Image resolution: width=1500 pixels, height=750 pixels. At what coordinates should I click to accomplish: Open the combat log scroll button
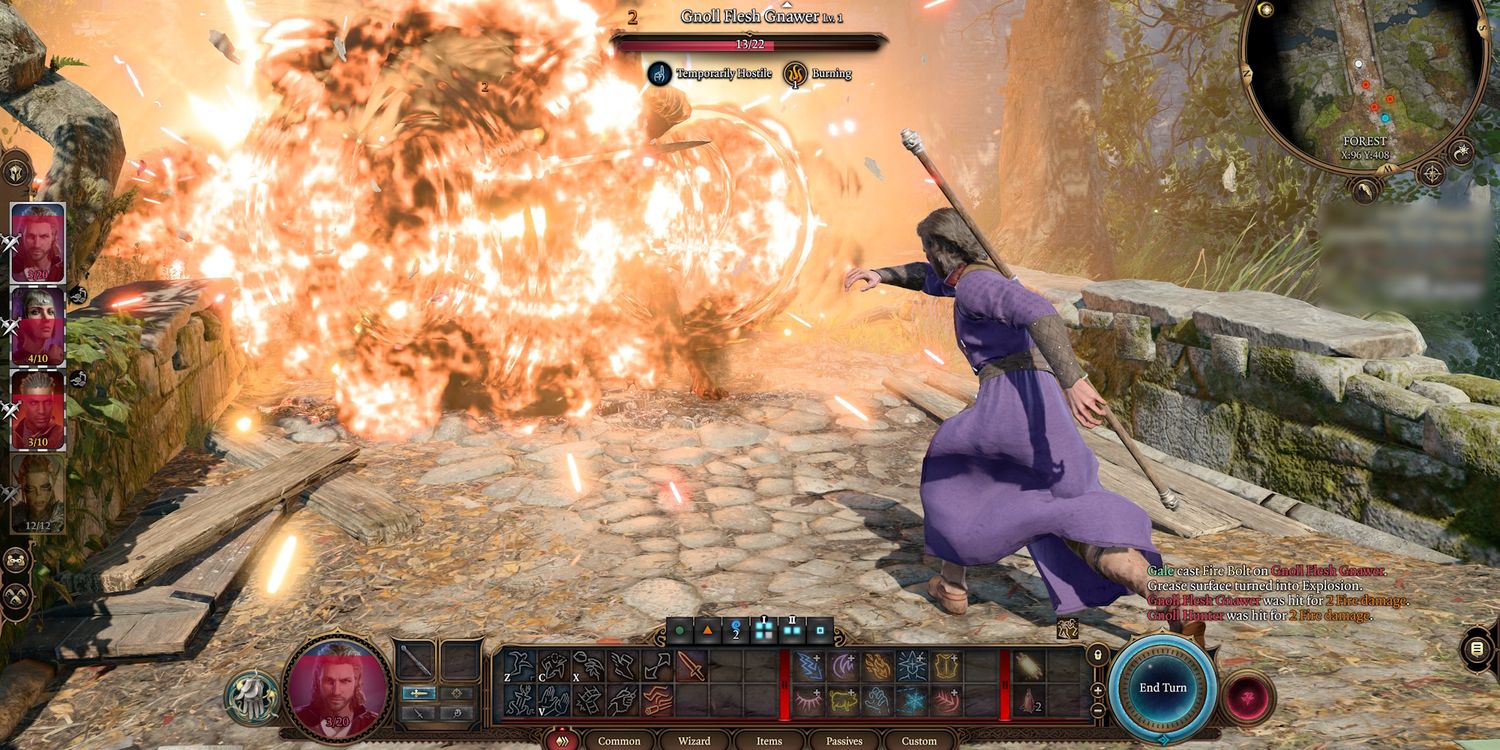1476,649
